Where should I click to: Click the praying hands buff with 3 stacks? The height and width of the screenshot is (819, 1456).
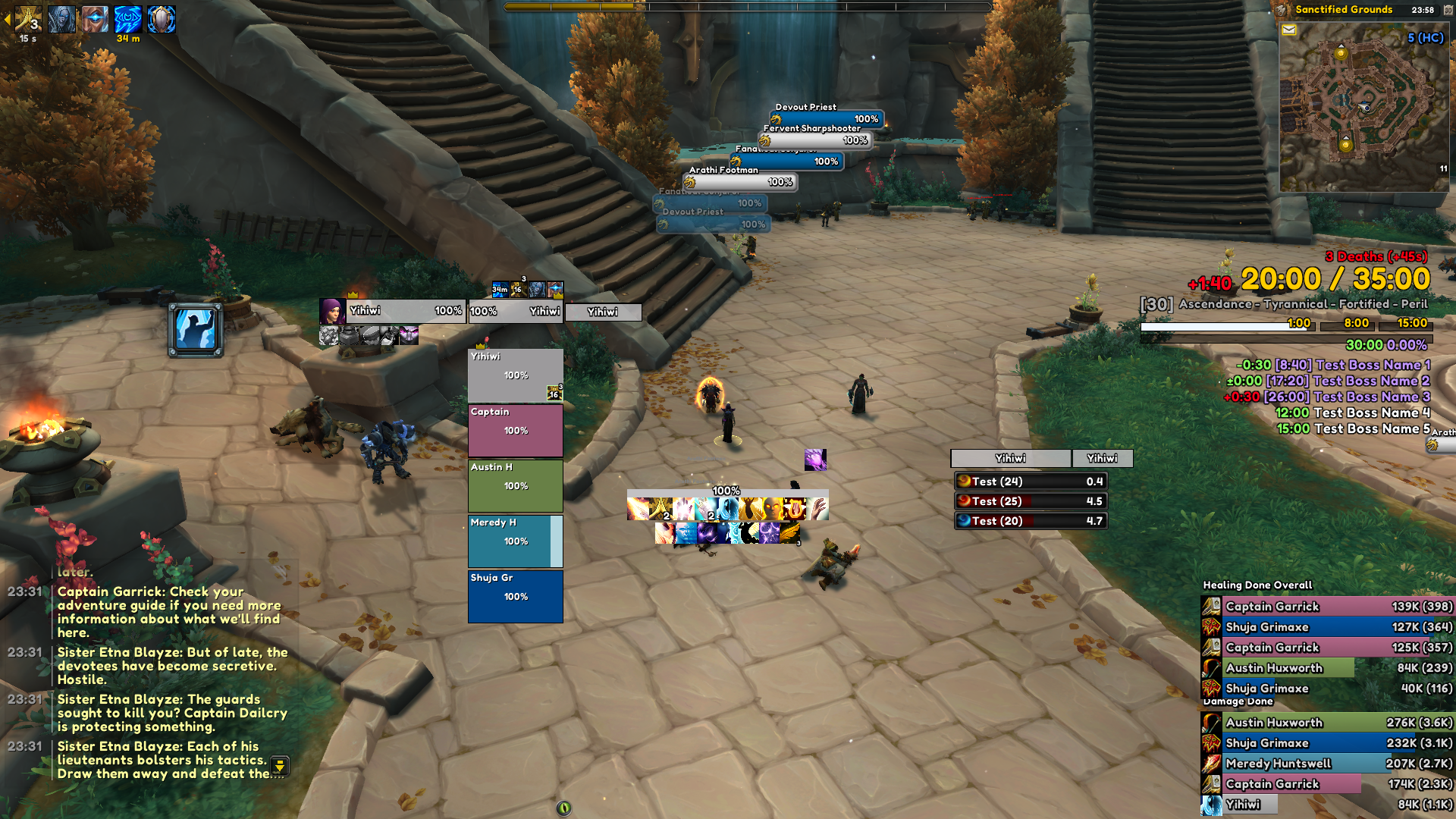click(28, 19)
